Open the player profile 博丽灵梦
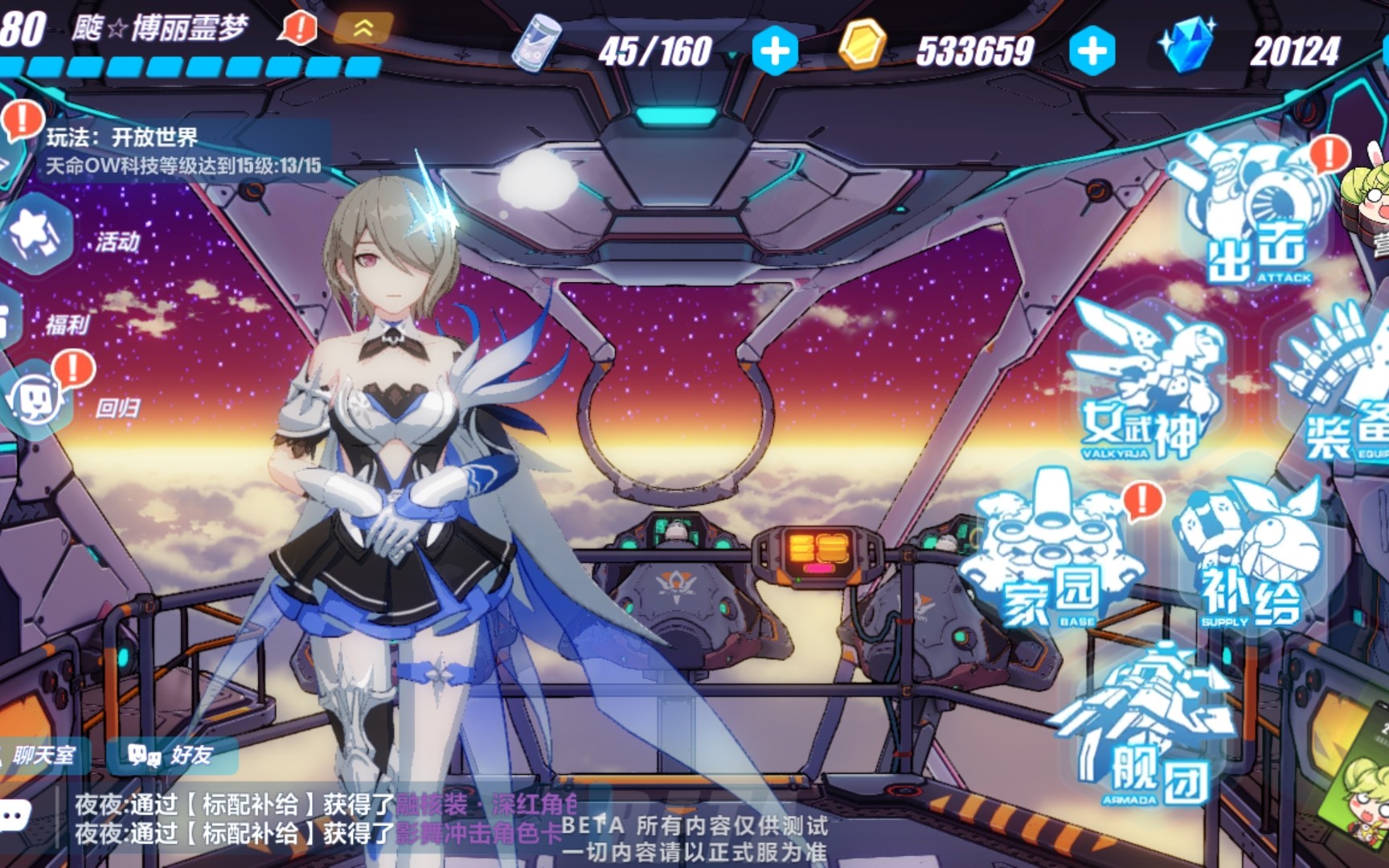The width and height of the screenshot is (1389, 868). [x=159, y=29]
